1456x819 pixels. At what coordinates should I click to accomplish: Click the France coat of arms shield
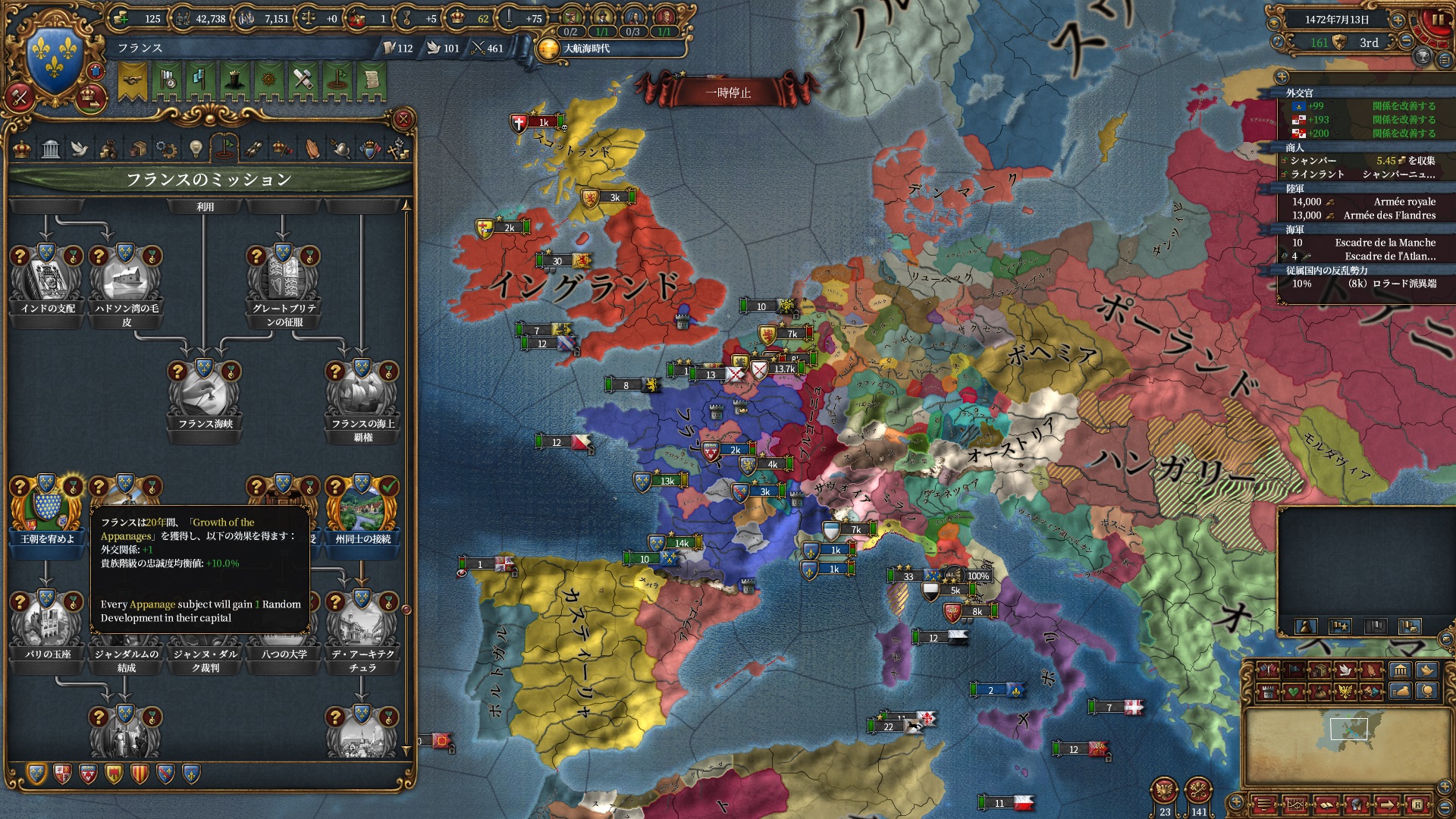(54, 58)
